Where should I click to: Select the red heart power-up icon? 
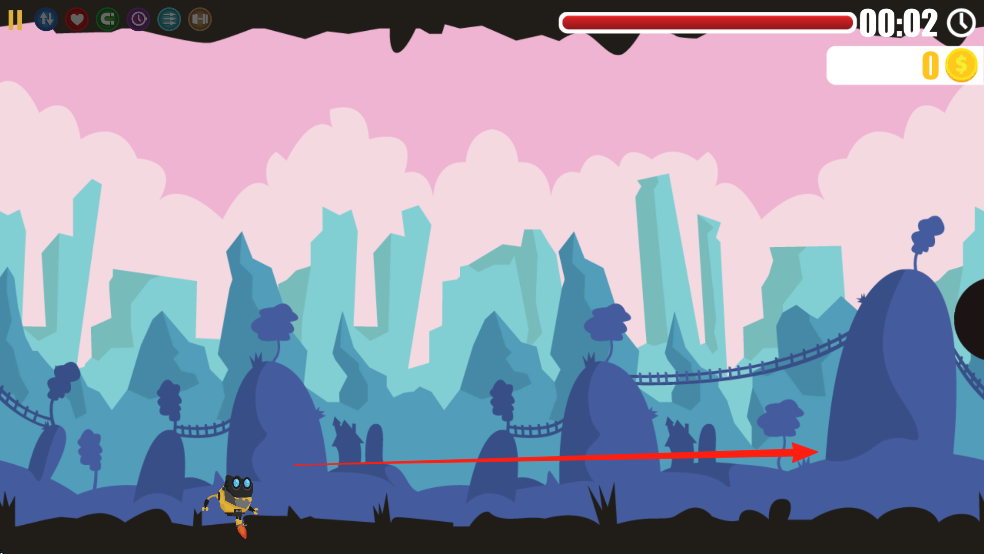pos(77,19)
